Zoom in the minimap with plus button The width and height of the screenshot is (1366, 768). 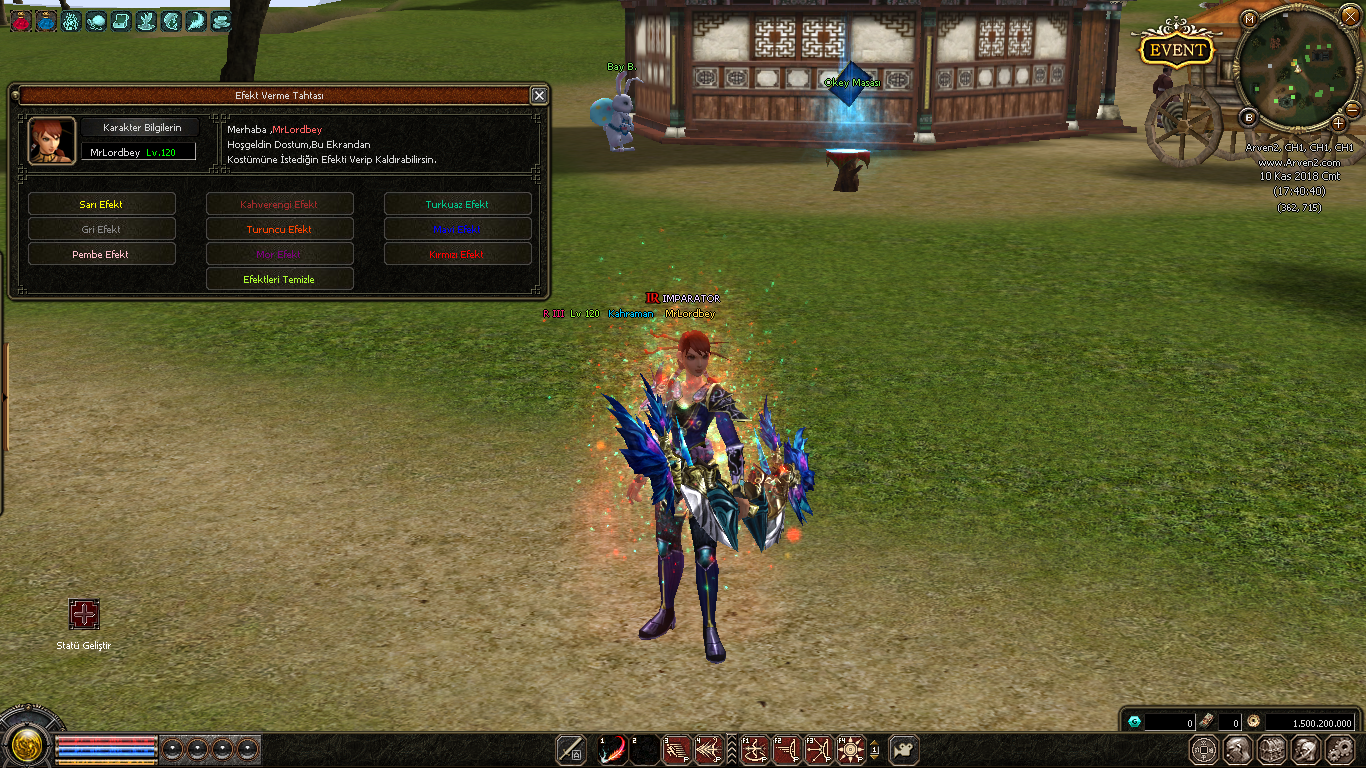[x=1338, y=123]
